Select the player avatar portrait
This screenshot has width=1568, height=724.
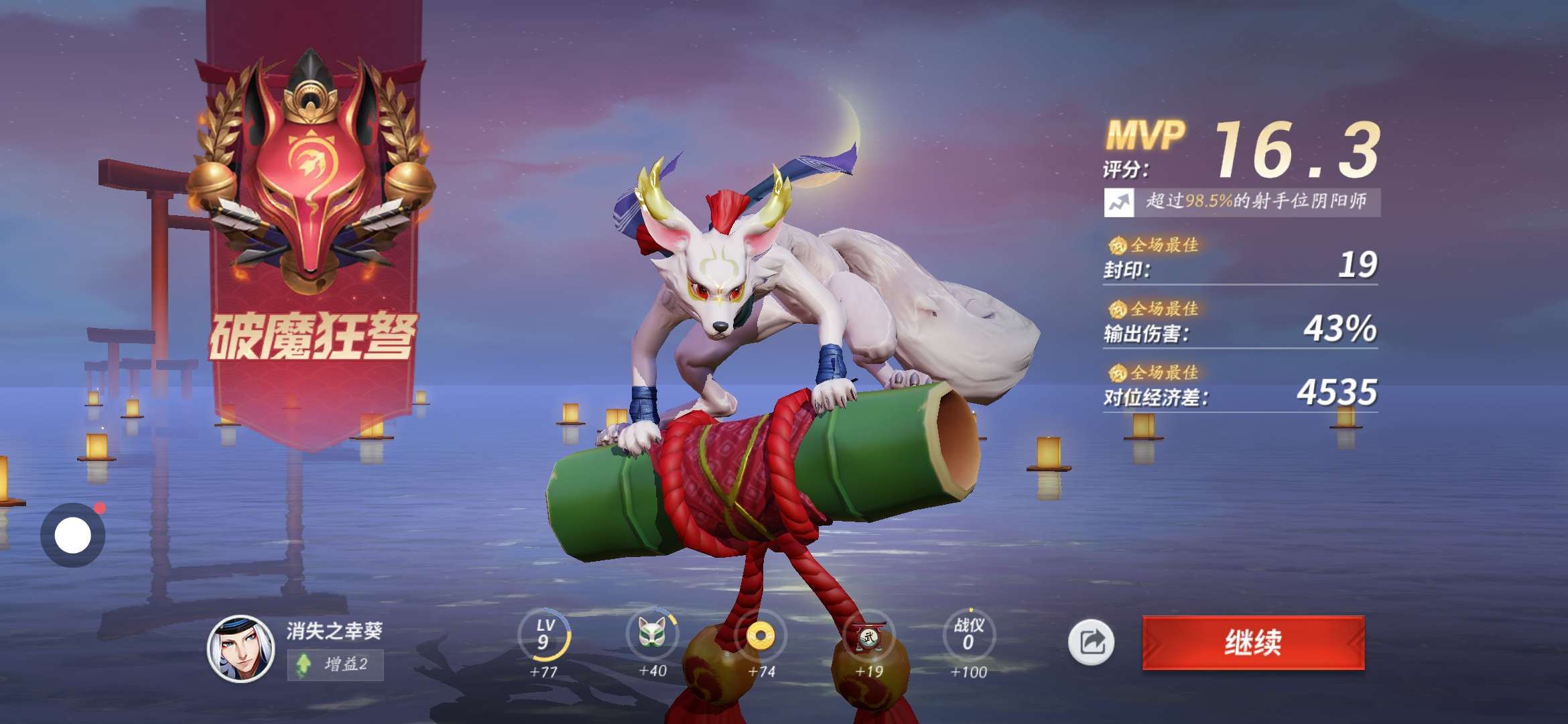click(x=241, y=648)
